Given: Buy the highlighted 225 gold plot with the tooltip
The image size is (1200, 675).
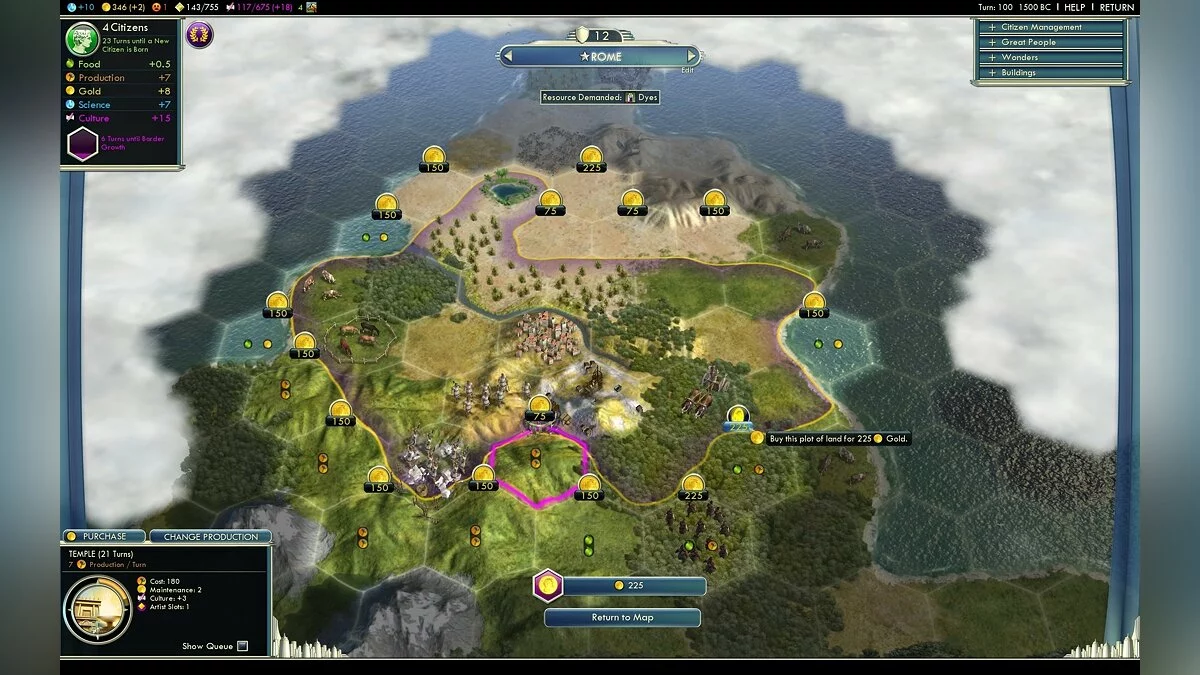Looking at the screenshot, I should click(738, 417).
